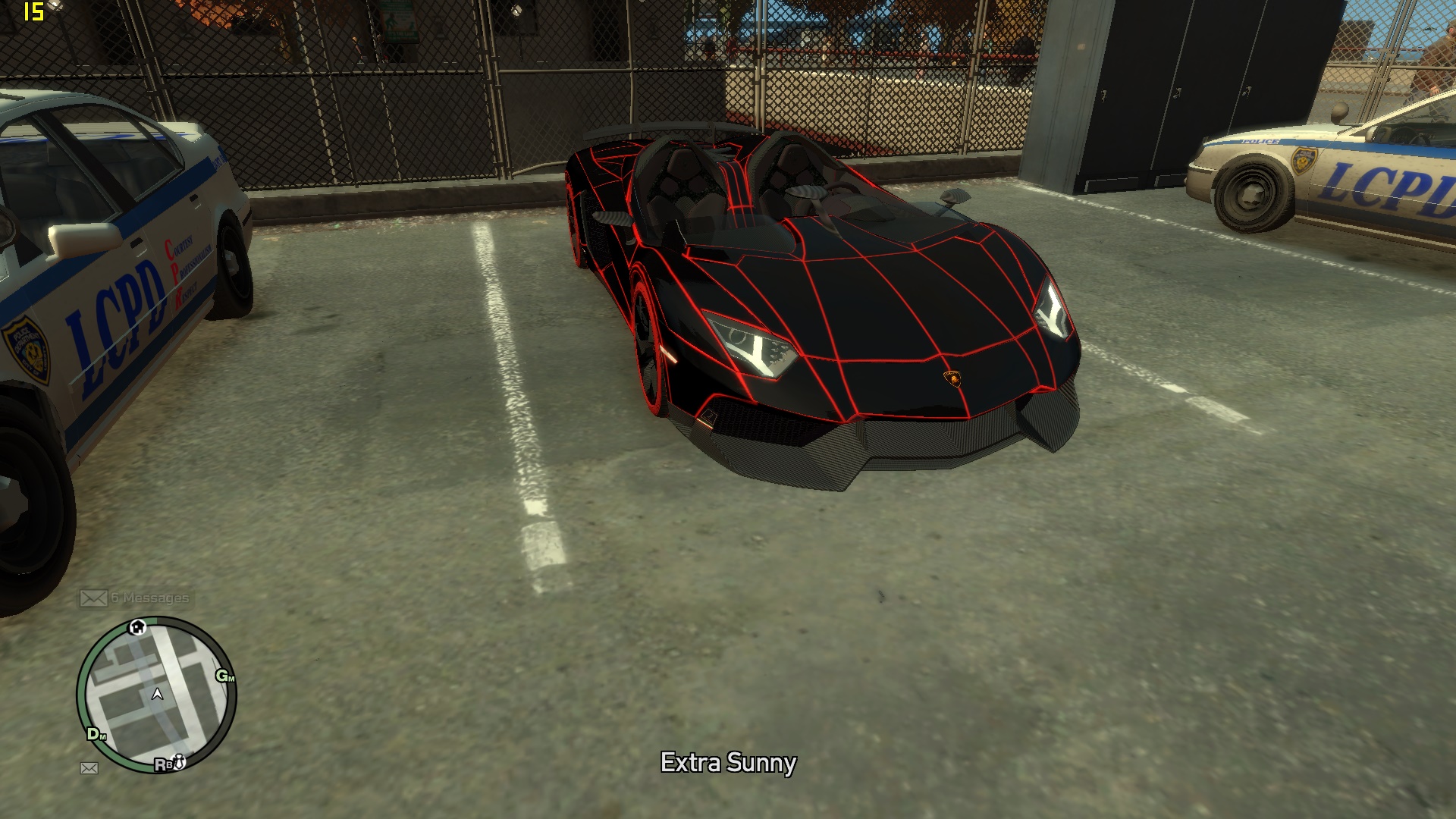
Task: Open the 6 Messages notification
Action: pyautogui.click(x=135, y=598)
